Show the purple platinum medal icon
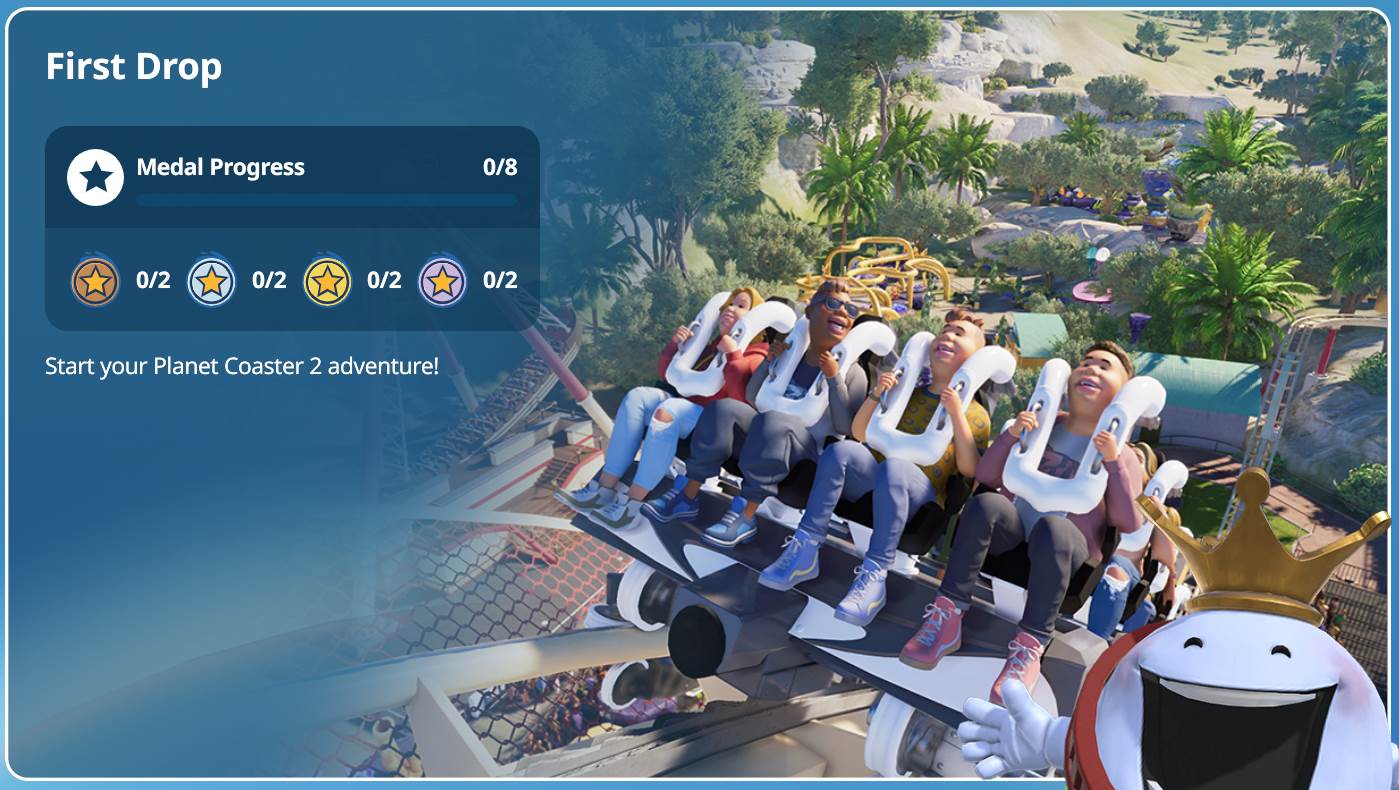Screen dimensions: 1399x790 pyautogui.click(x=442, y=281)
